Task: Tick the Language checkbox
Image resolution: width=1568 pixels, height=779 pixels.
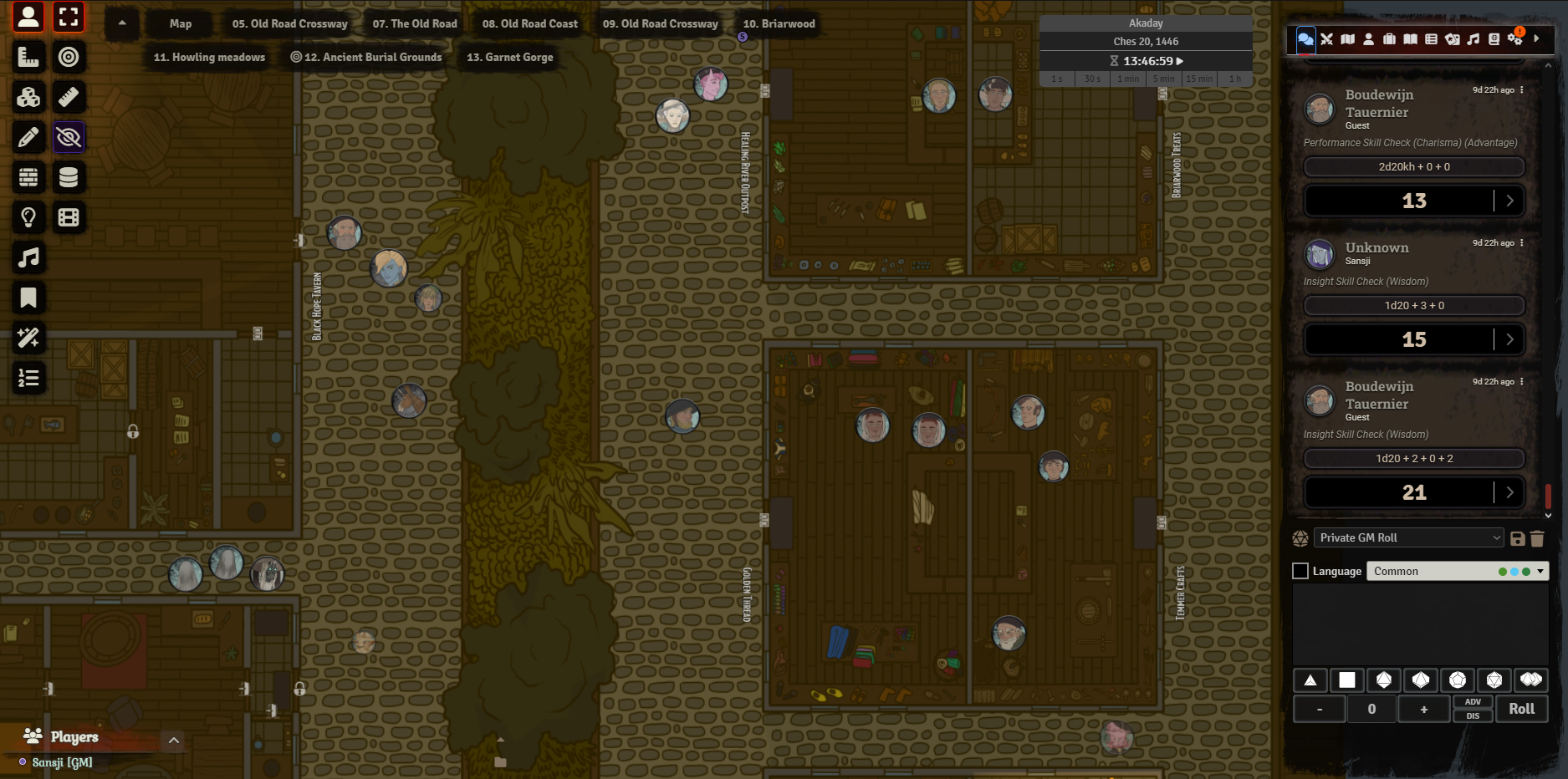Action: [1300, 571]
